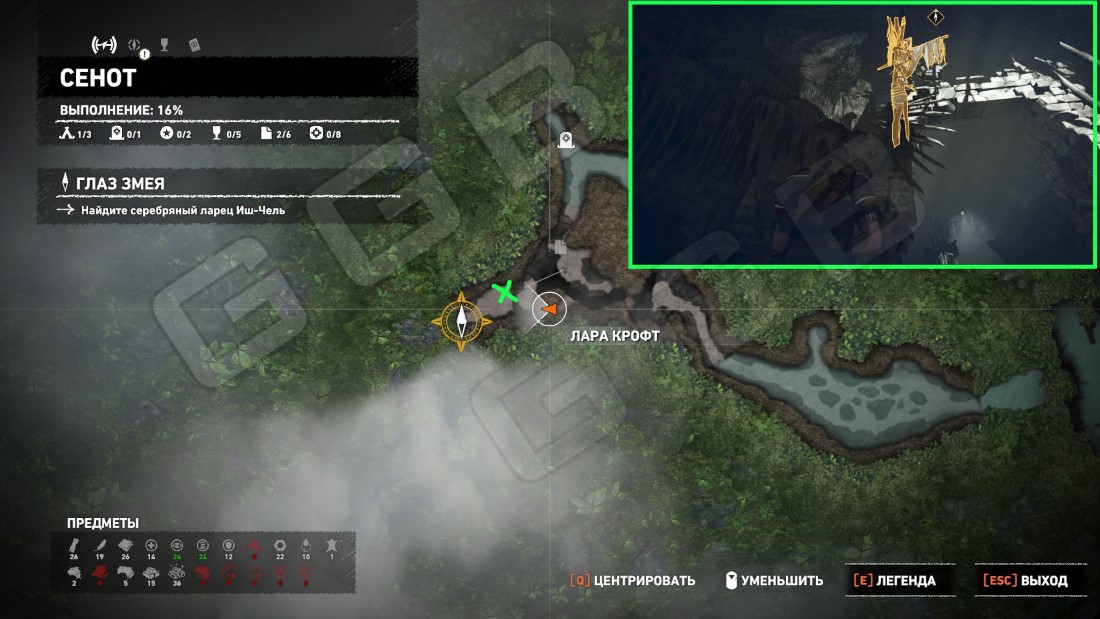Click the base camps counter icon

[67, 133]
